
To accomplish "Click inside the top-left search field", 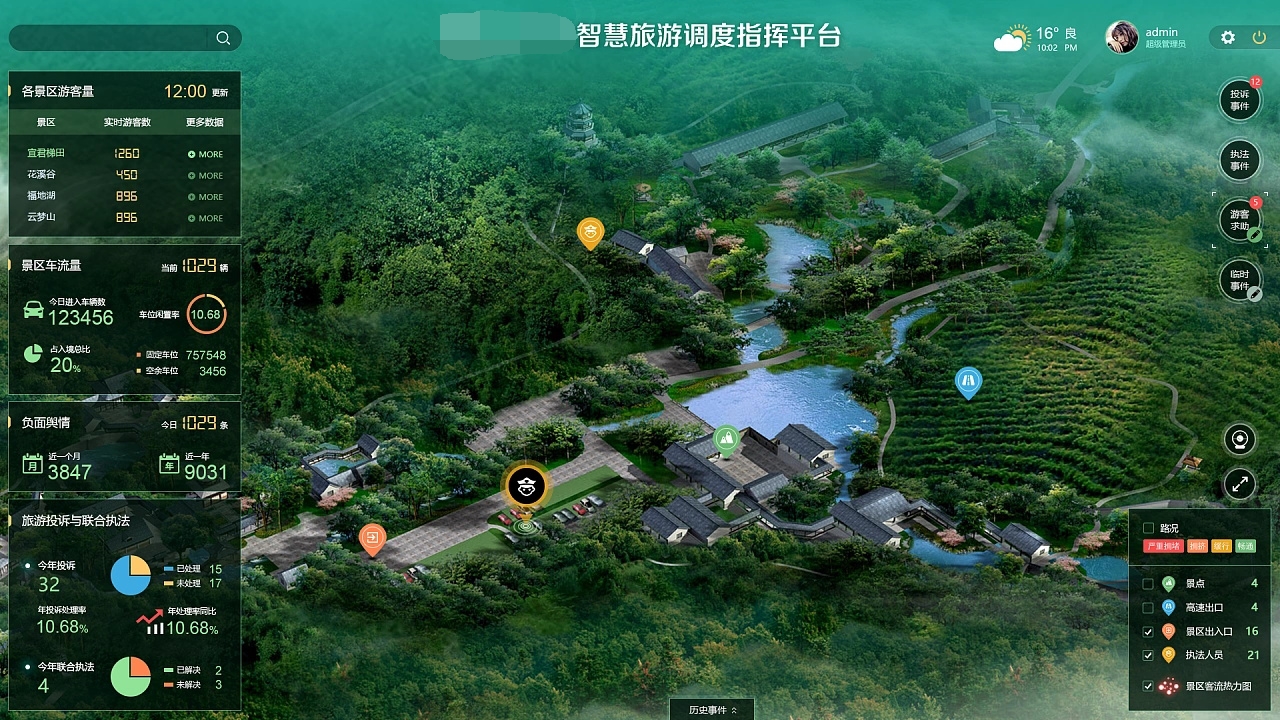I will click(110, 37).
